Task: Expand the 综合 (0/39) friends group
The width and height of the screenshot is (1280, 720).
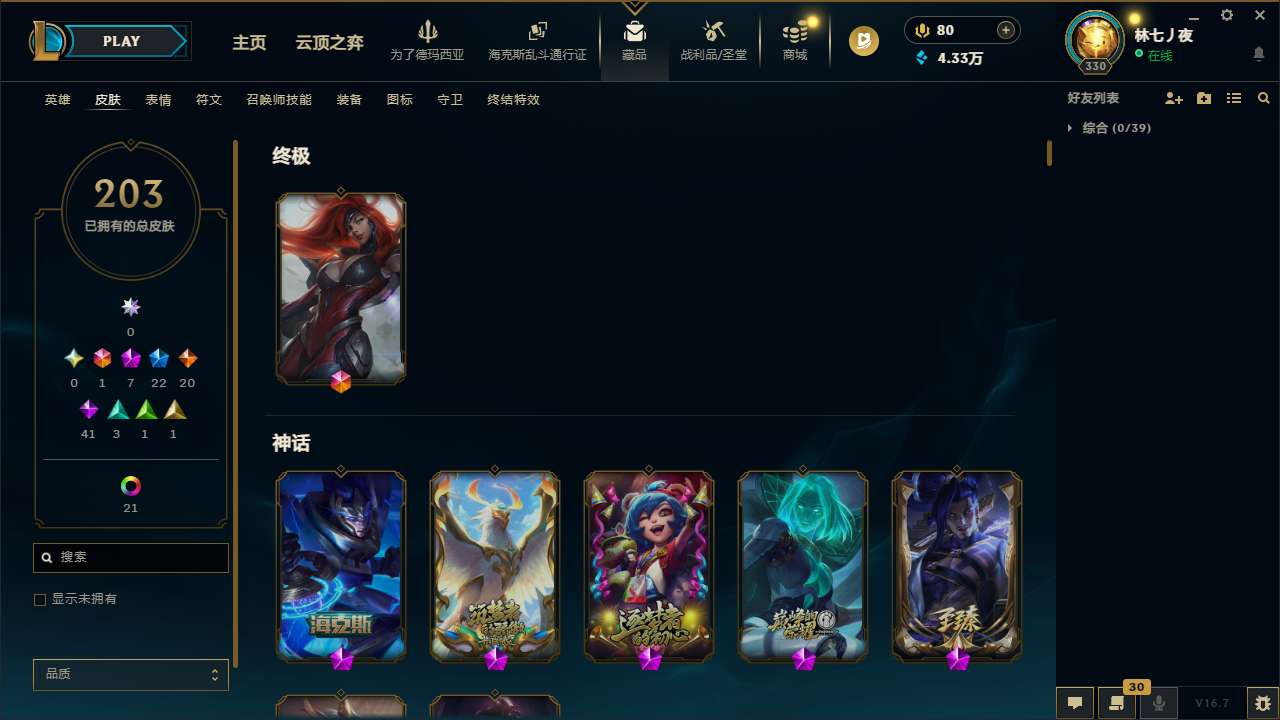Action: pyautogui.click(x=1110, y=128)
